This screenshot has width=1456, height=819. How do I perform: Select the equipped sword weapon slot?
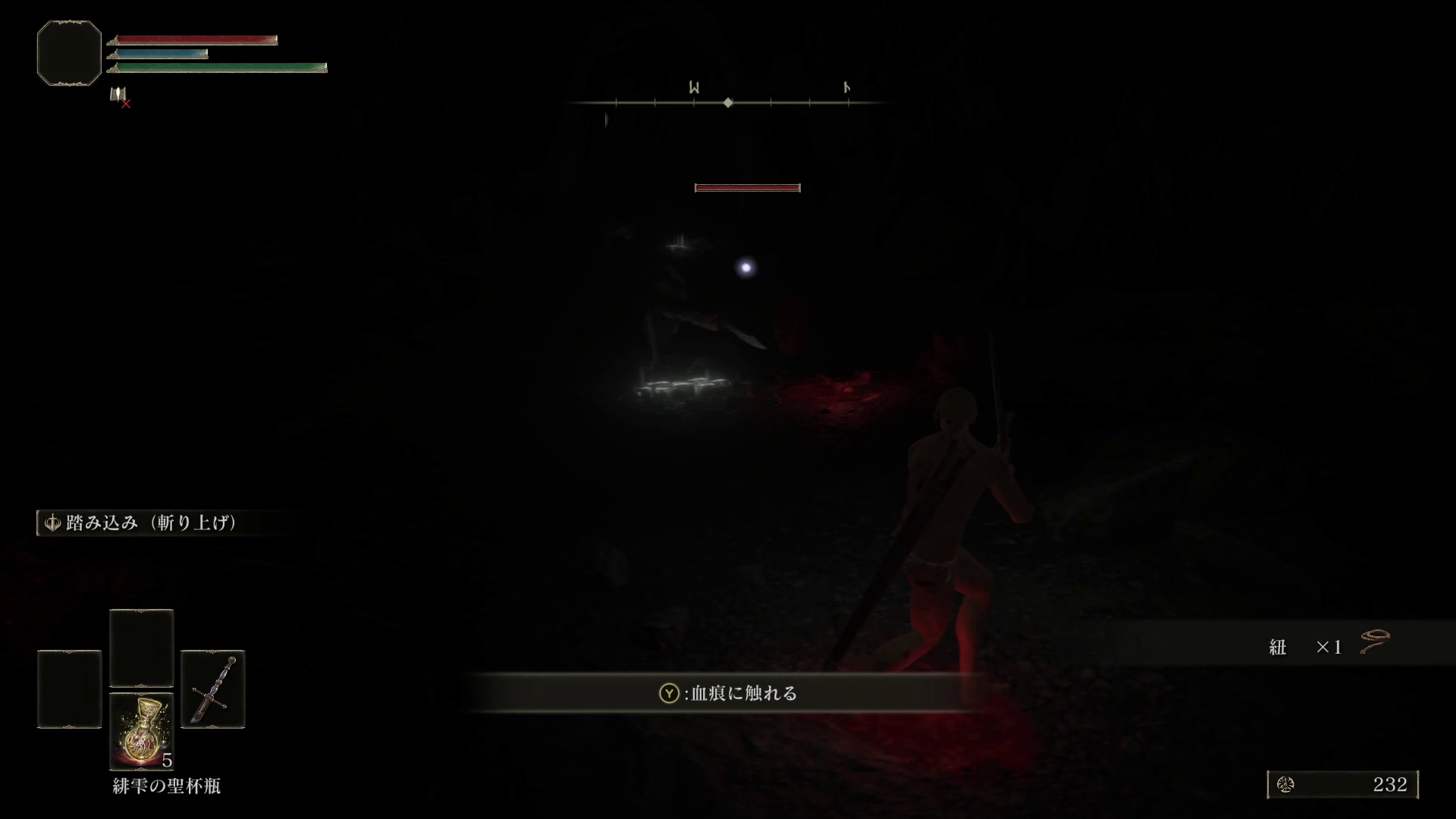click(213, 689)
